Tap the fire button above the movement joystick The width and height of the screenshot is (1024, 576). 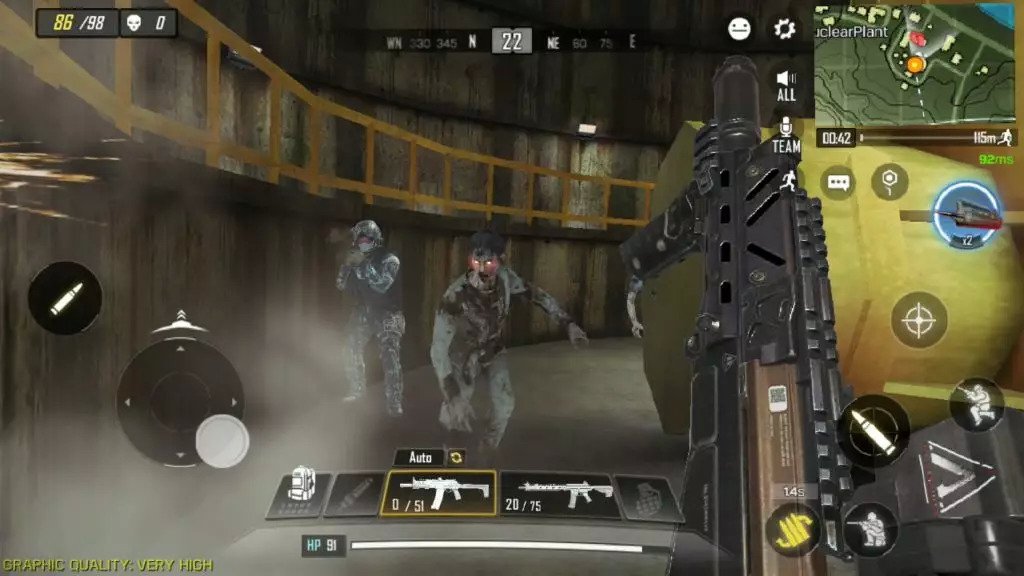point(65,298)
